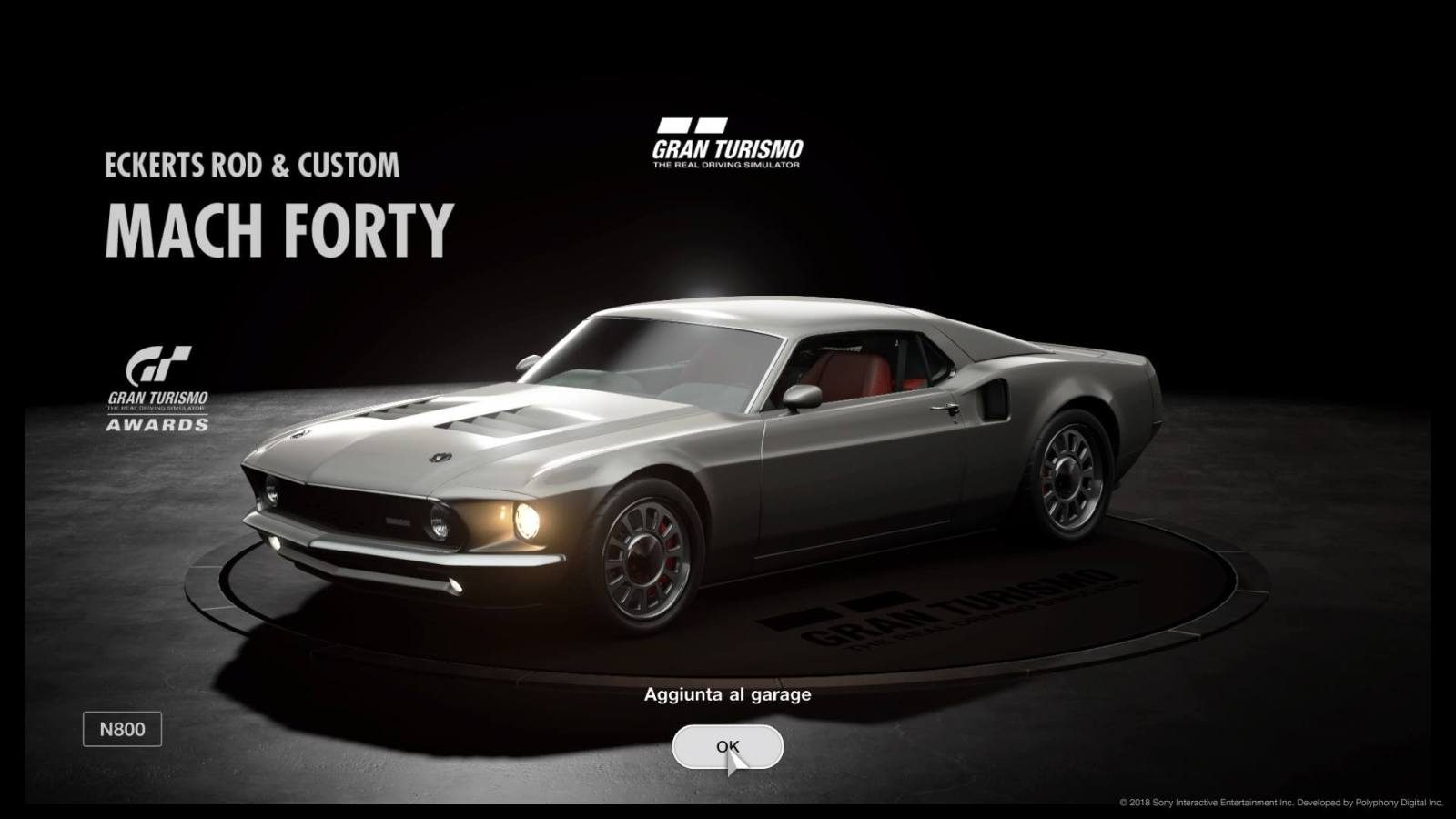Confirm with the OK button
This screenshot has width=1456, height=819.
point(727,747)
